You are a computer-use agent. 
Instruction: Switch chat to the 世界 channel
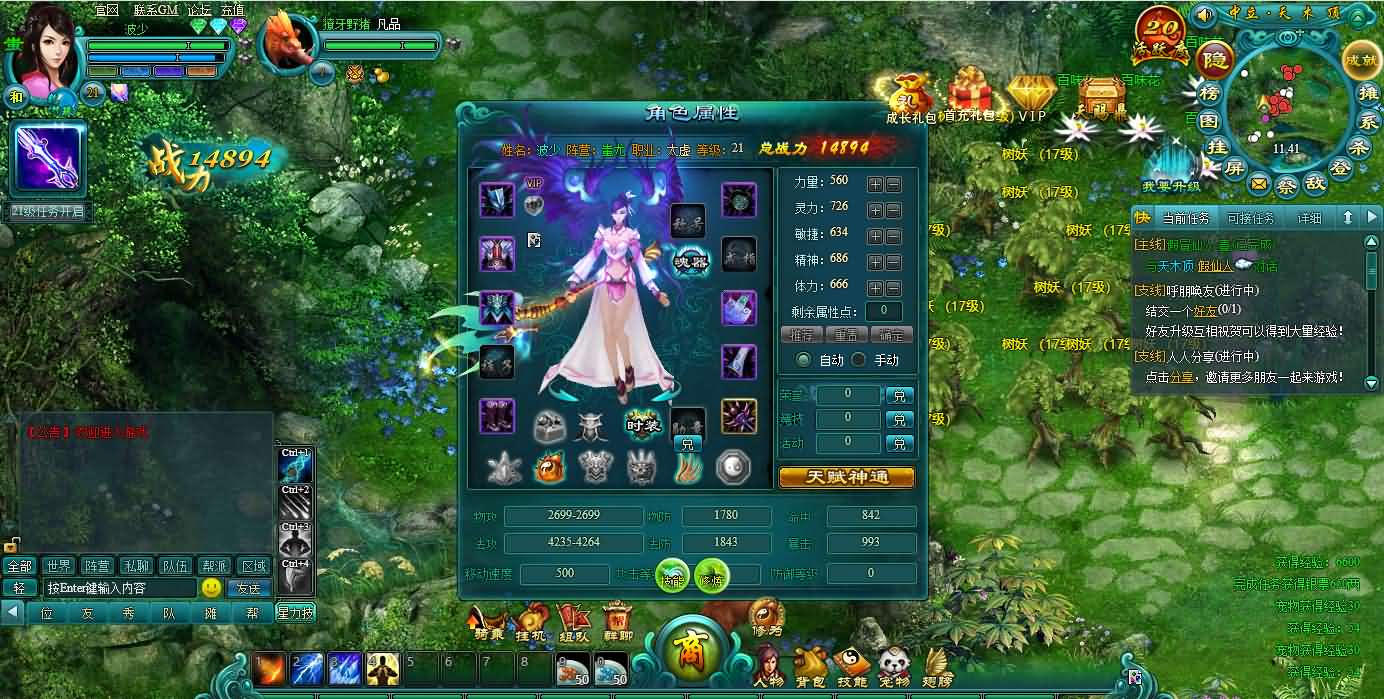click(x=59, y=566)
